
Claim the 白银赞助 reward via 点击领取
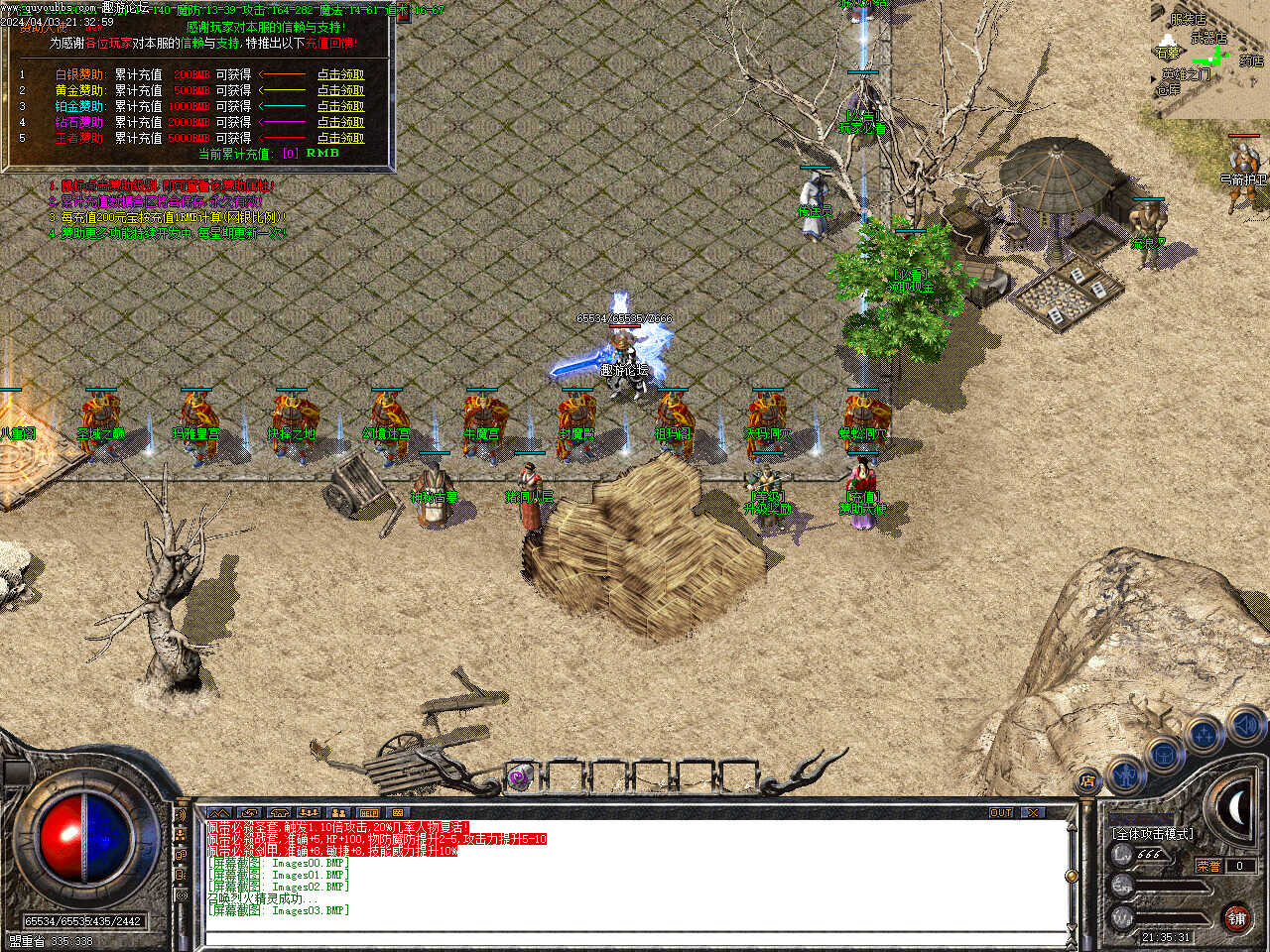point(340,74)
